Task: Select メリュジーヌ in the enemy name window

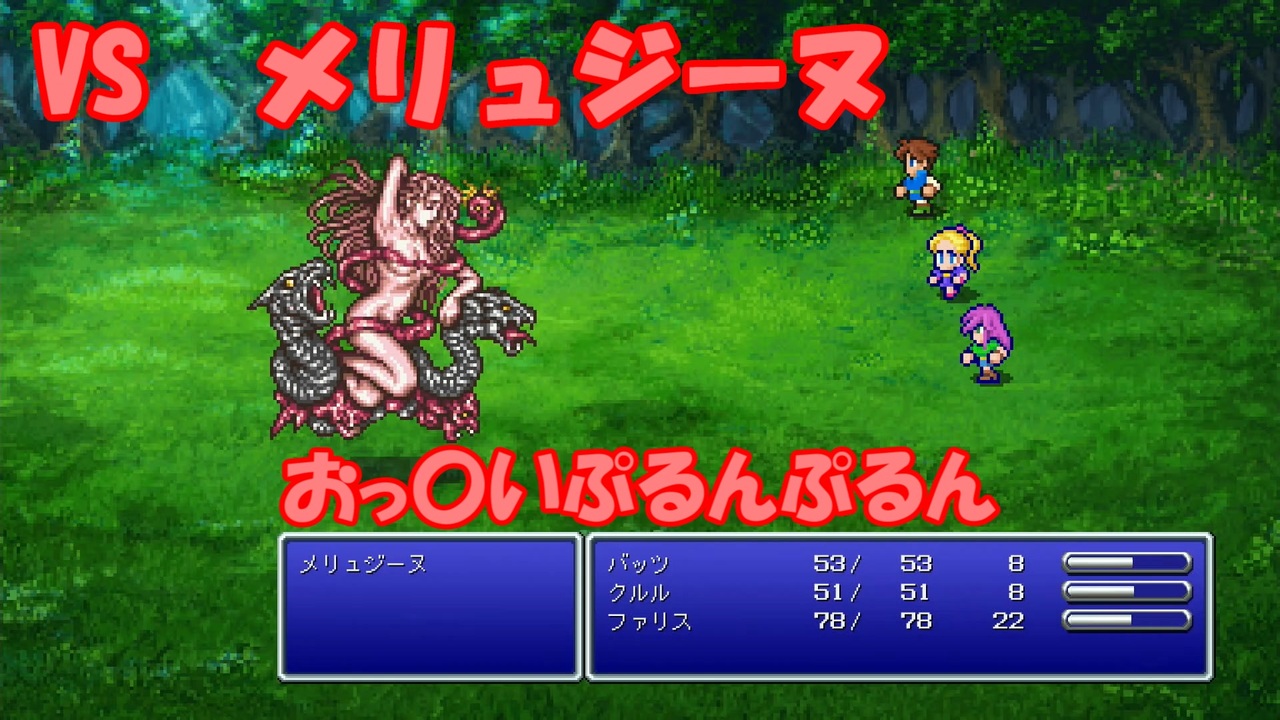Action: (x=363, y=563)
